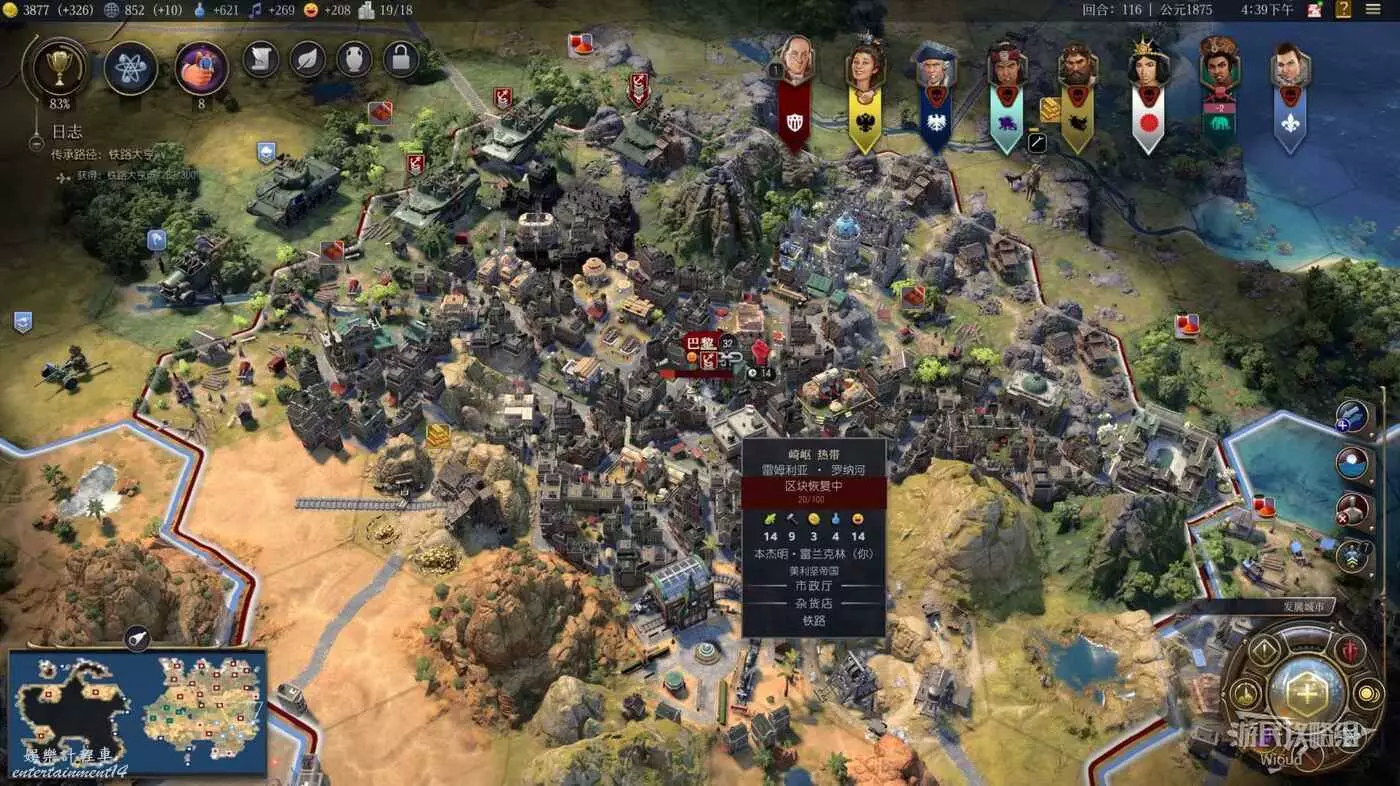The height and width of the screenshot is (786, 1400).
Task: Open the leaf icon screen
Action: [x=308, y=59]
